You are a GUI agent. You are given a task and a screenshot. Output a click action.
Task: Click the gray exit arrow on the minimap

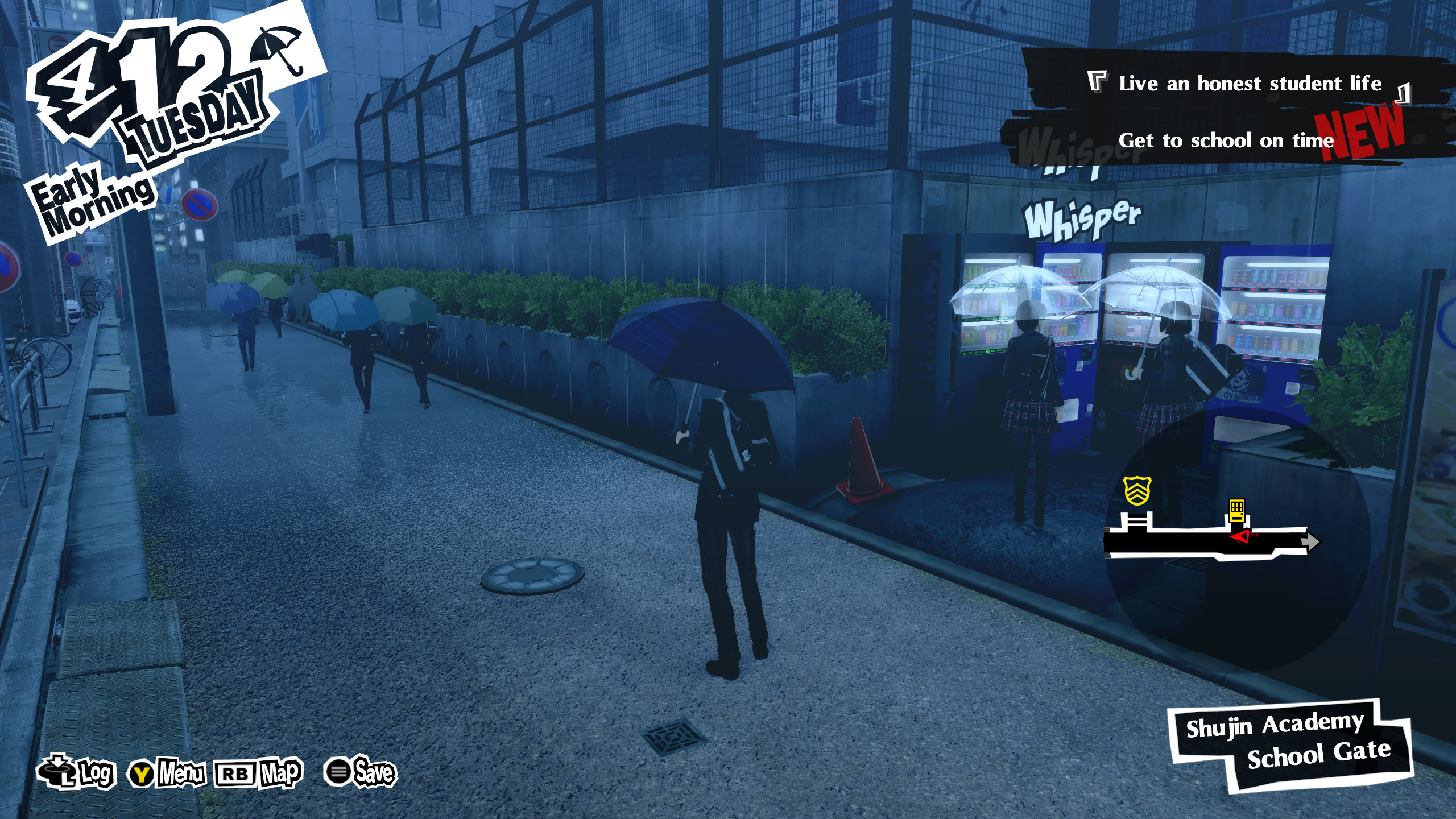[1310, 541]
